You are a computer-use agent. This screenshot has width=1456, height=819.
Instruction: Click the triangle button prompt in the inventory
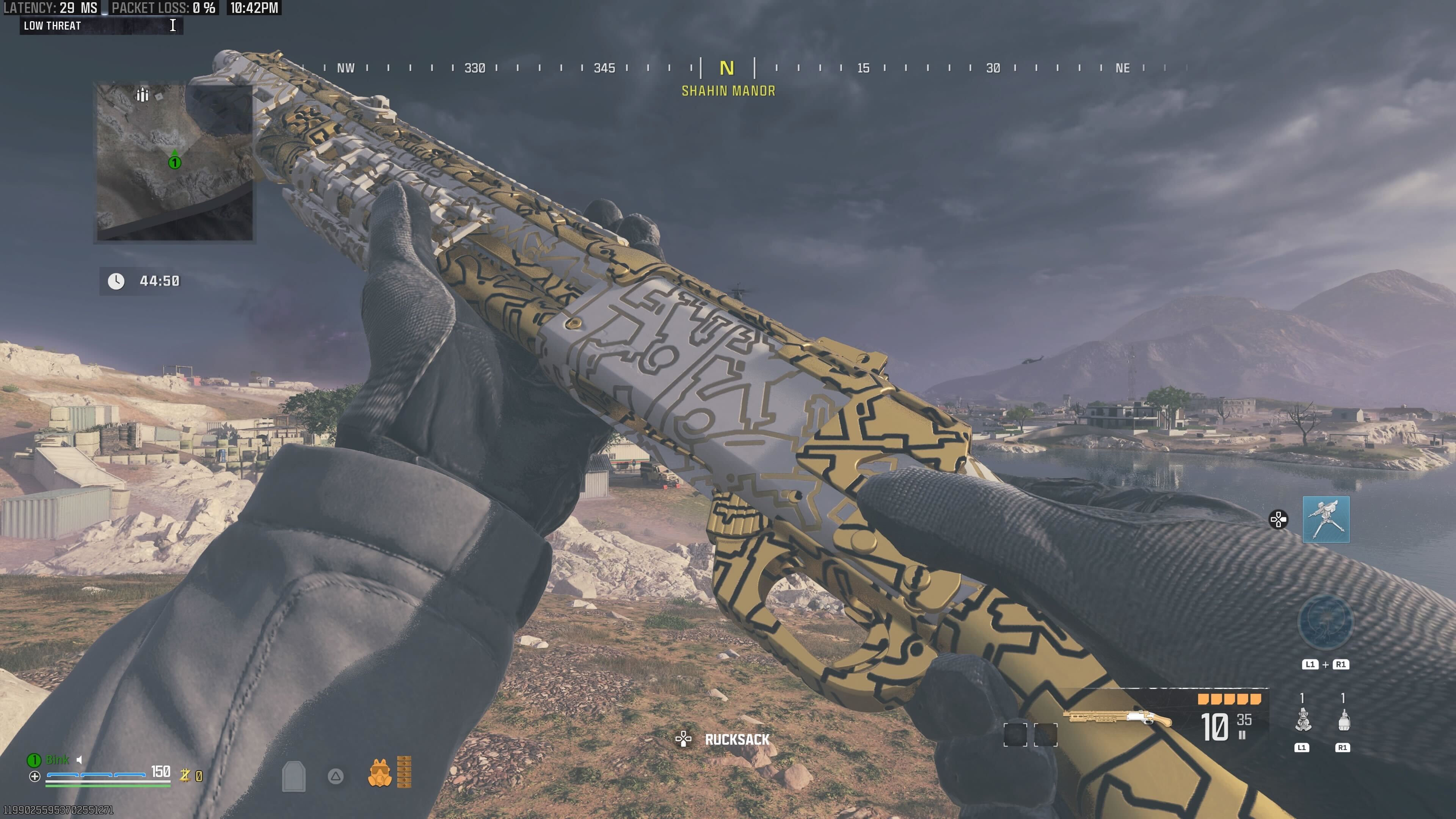pyautogui.click(x=334, y=777)
